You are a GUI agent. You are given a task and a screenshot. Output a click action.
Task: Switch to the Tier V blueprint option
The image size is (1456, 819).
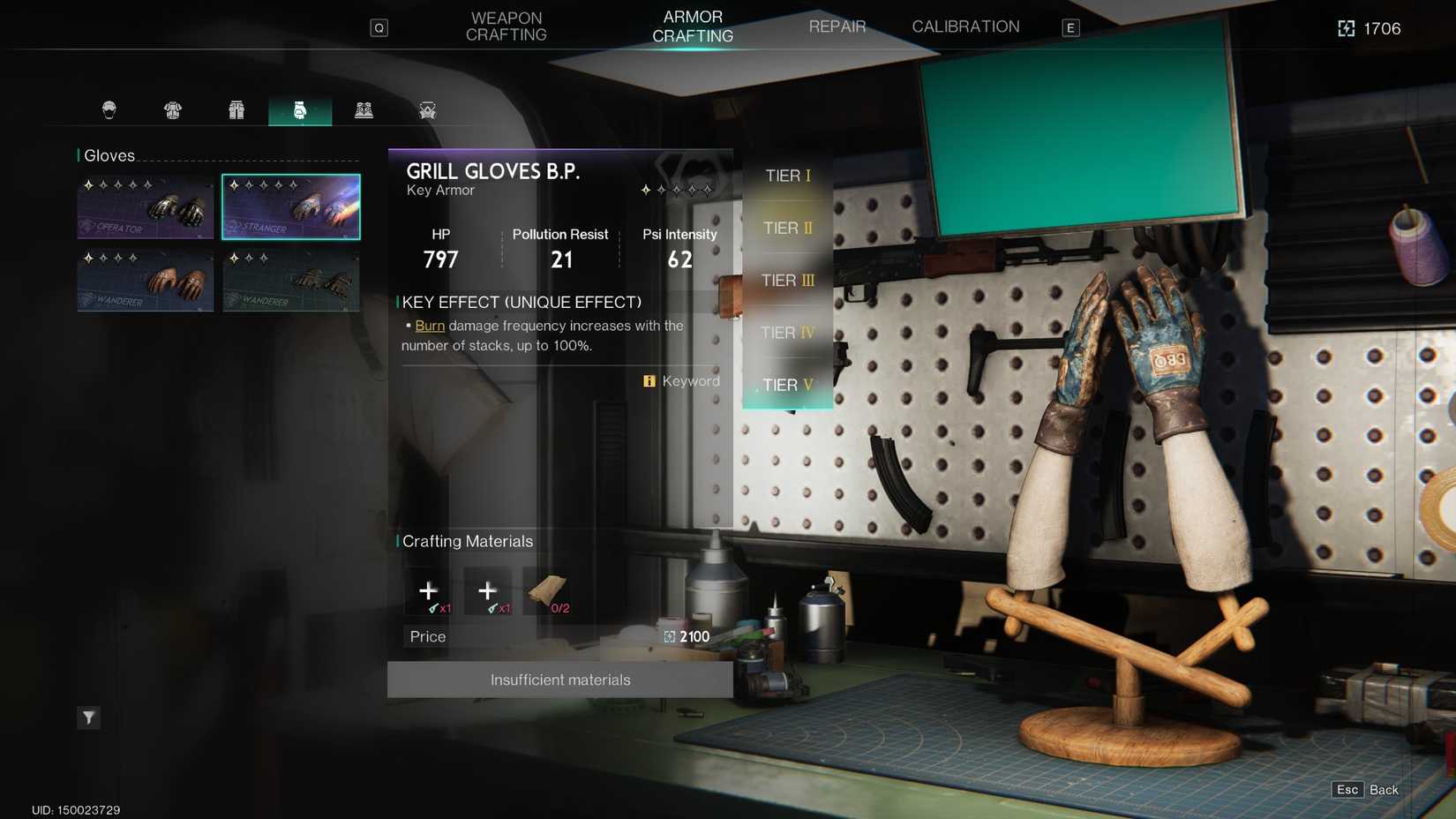pyautogui.click(x=788, y=385)
